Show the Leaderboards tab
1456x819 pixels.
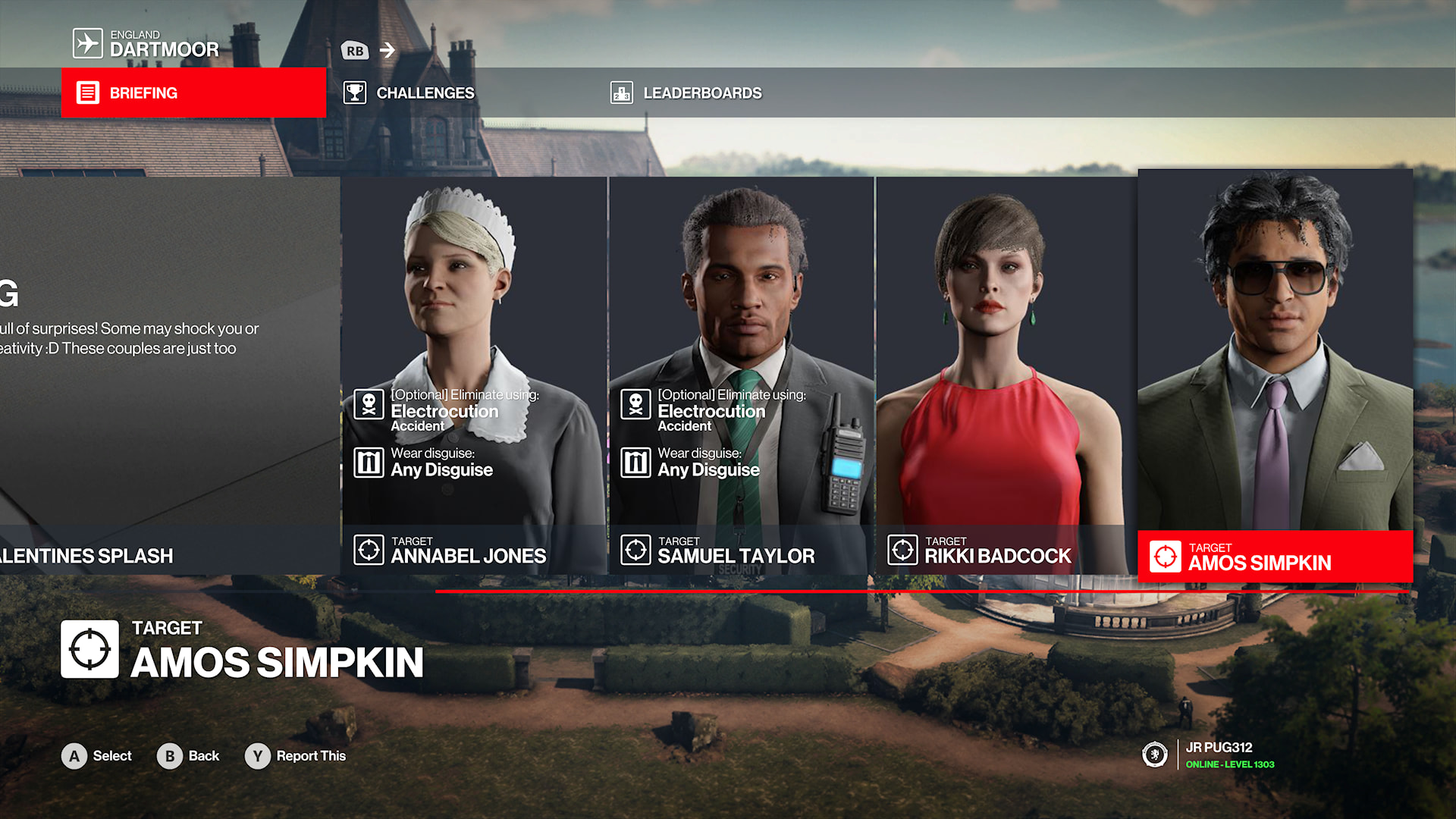pos(686,93)
